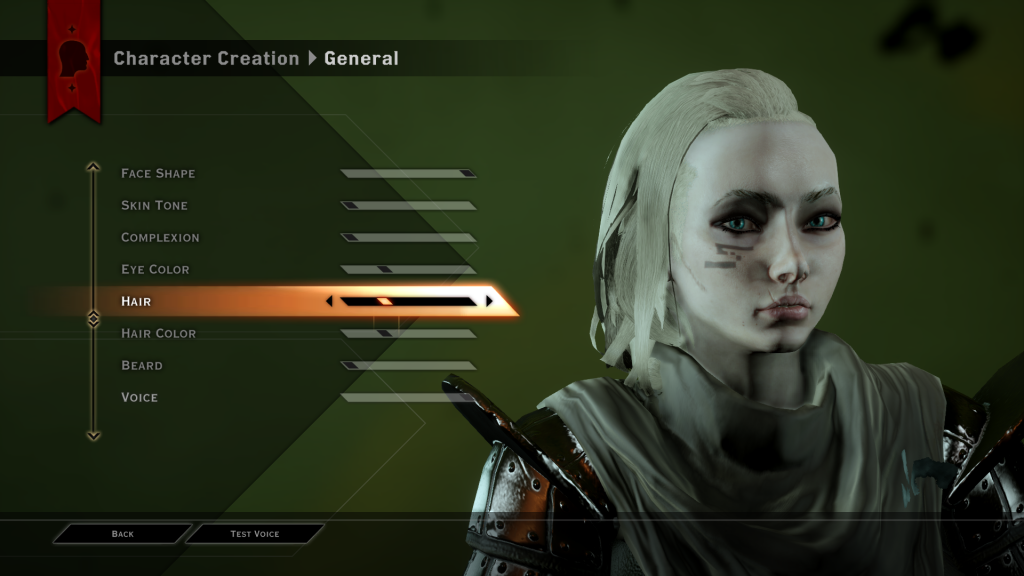Click the down arrow below the option list
The width and height of the screenshot is (1024, 576).
(94, 435)
